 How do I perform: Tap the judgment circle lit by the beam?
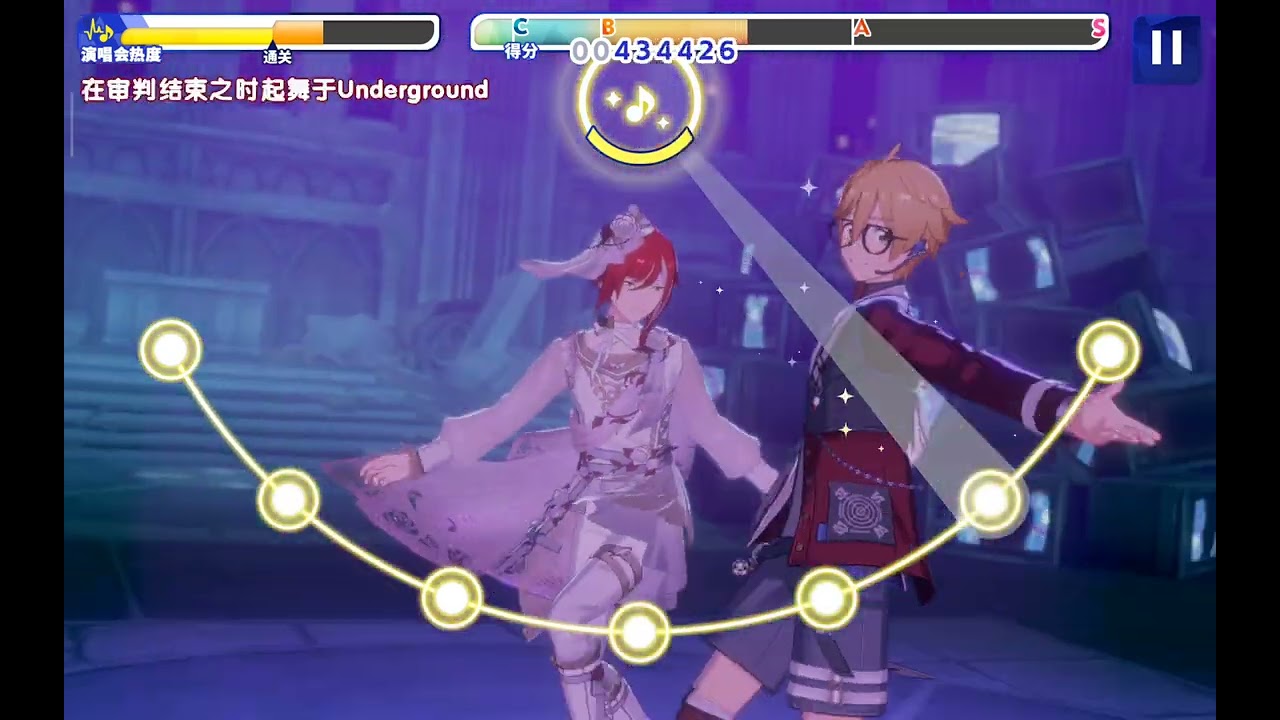click(x=991, y=500)
